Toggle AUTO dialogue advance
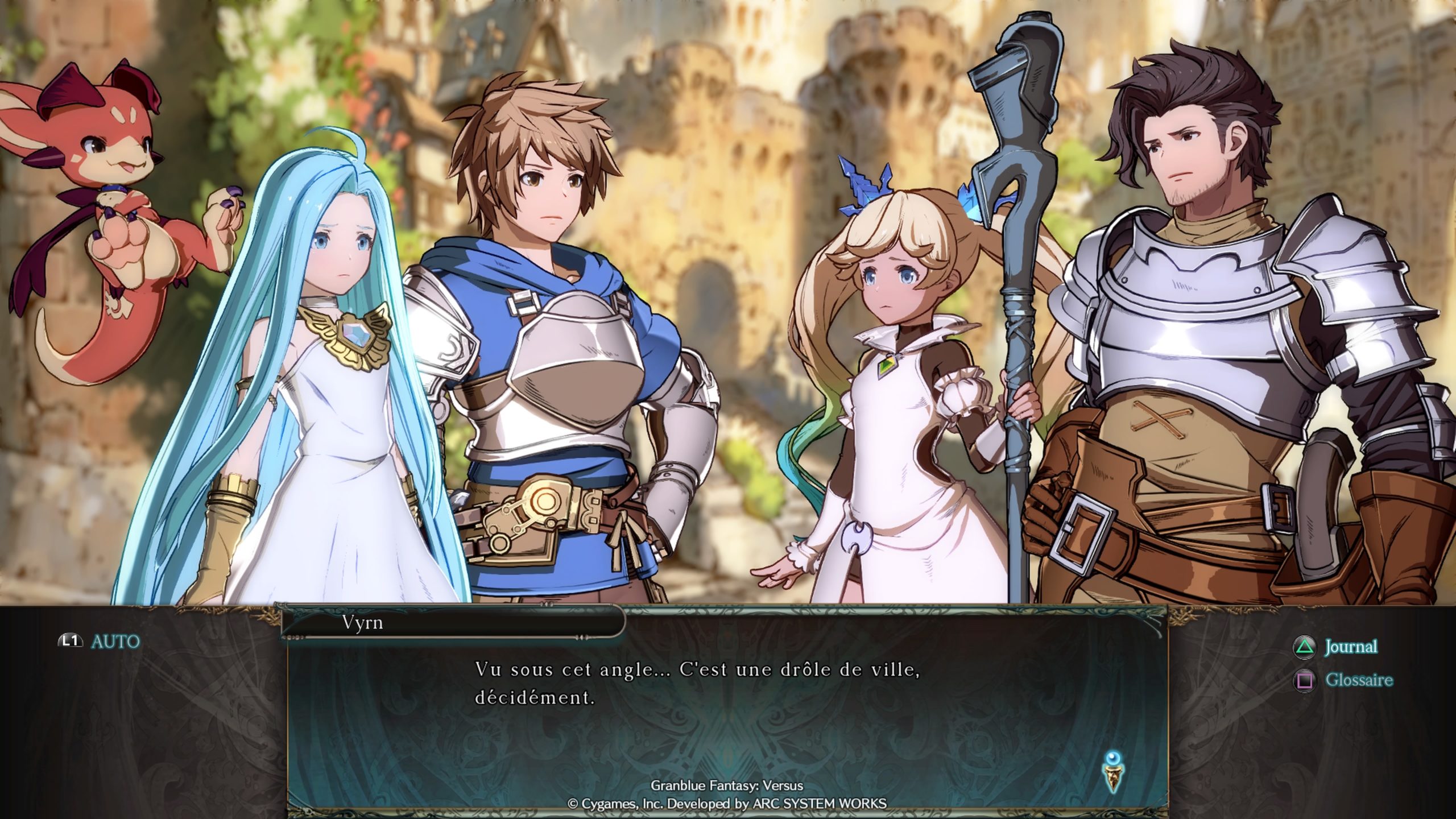Viewport: 1456px width, 819px height. tap(100, 641)
